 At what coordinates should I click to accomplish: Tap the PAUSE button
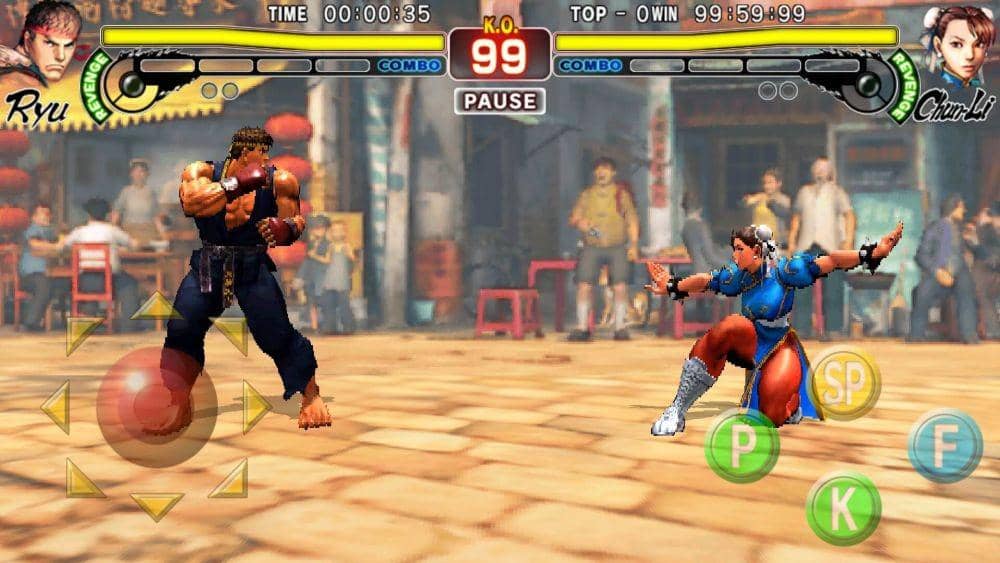coord(499,101)
